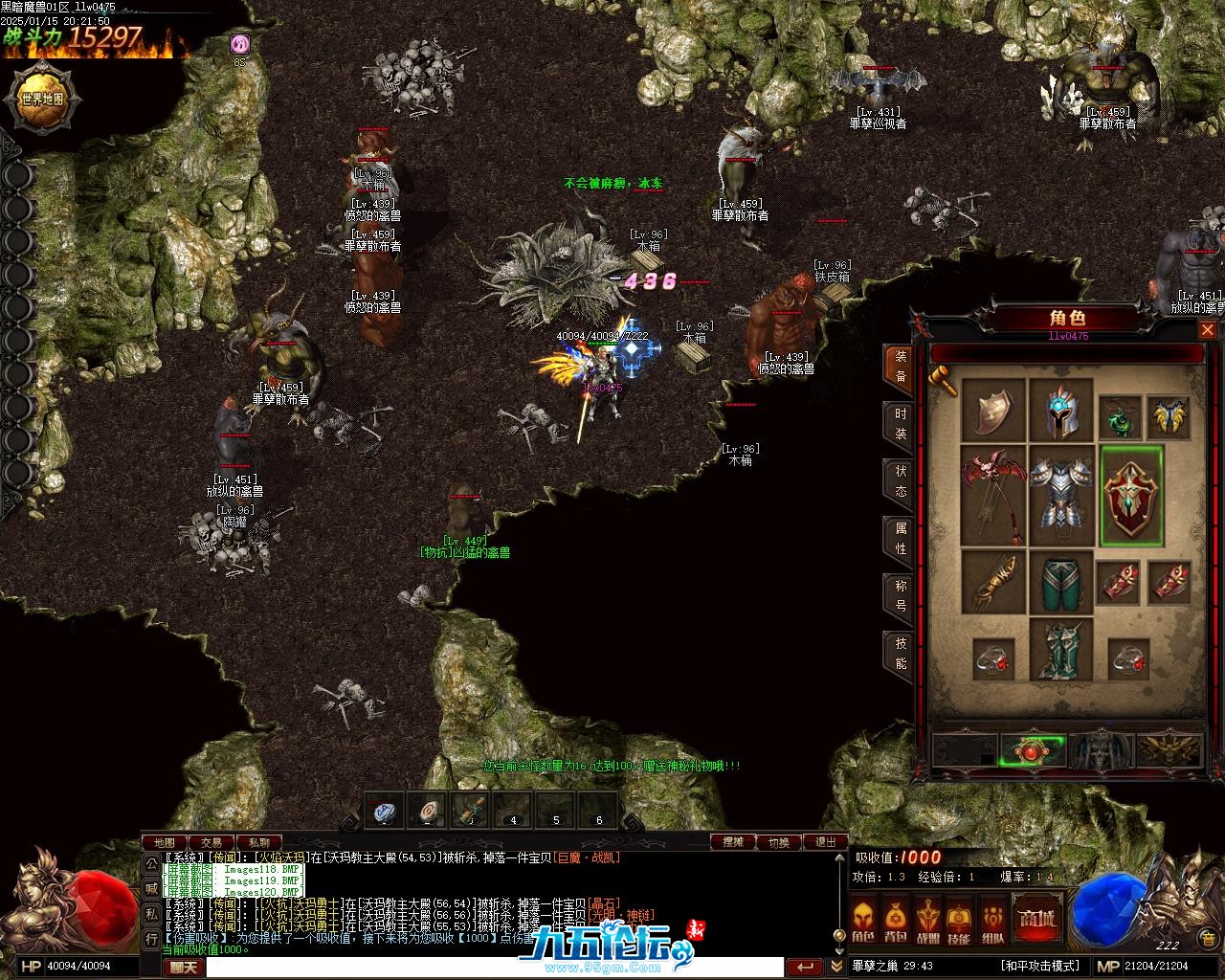Show the 称号 titles tab
Screen dimensions: 1225x980
click(x=901, y=595)
